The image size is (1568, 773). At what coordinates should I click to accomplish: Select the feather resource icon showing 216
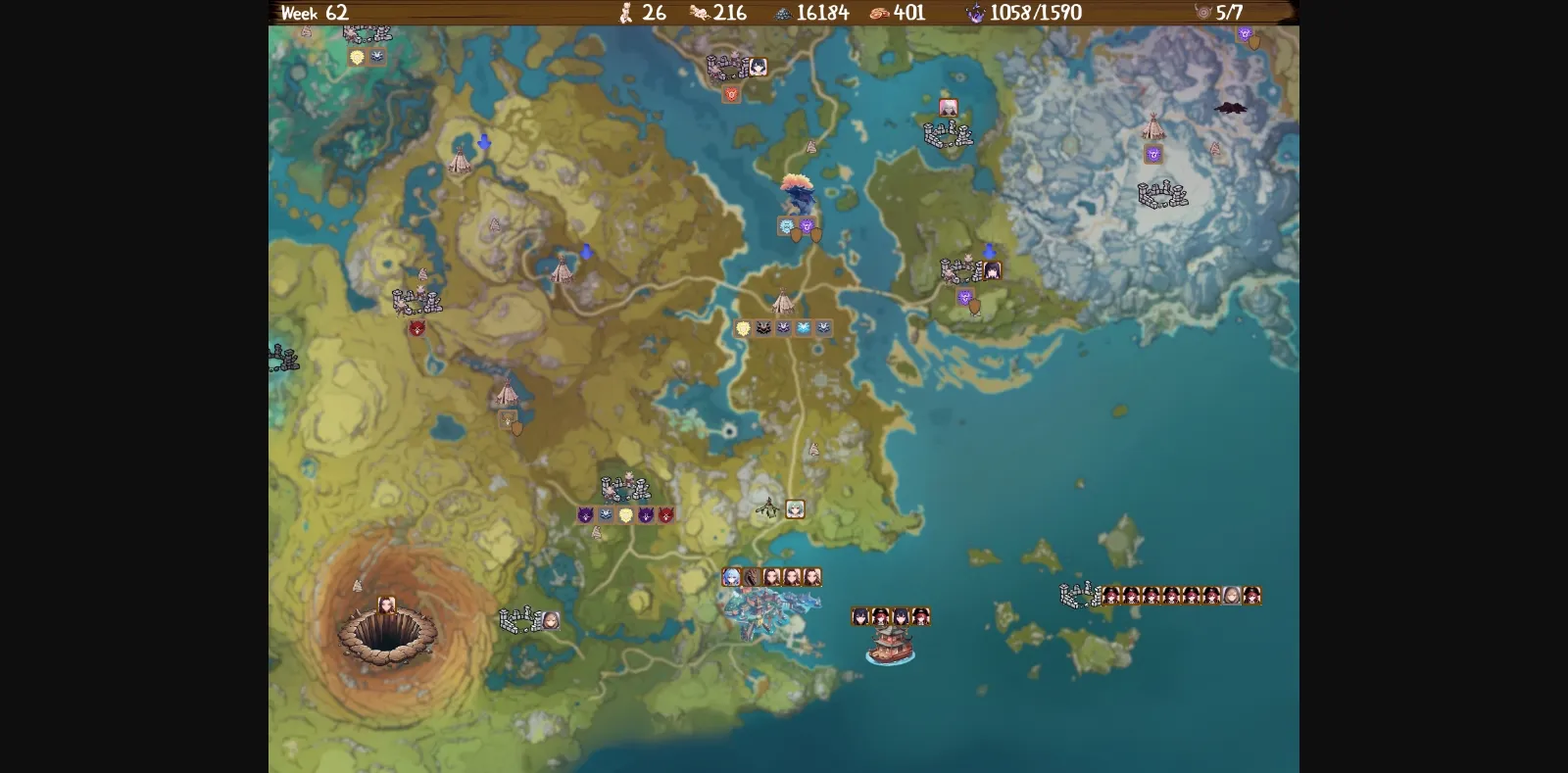click(698, 14)
